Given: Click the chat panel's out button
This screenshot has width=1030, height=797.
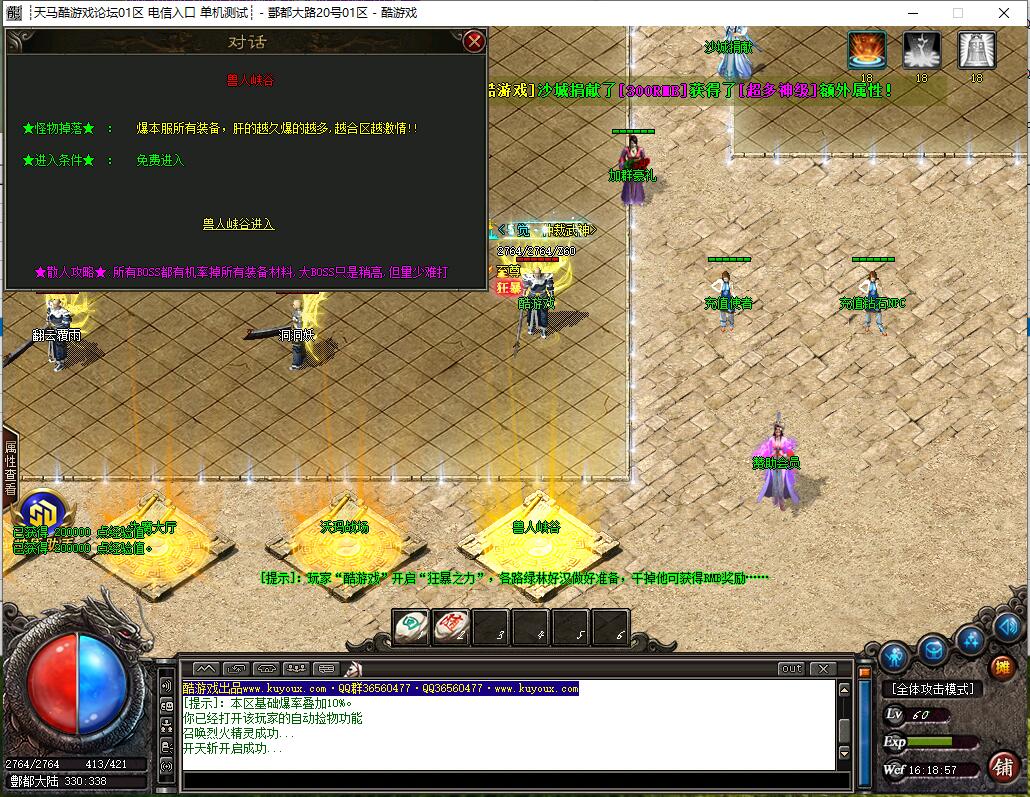Looking at the screenshot, I should pyautogui.click(x=791, y=668).
